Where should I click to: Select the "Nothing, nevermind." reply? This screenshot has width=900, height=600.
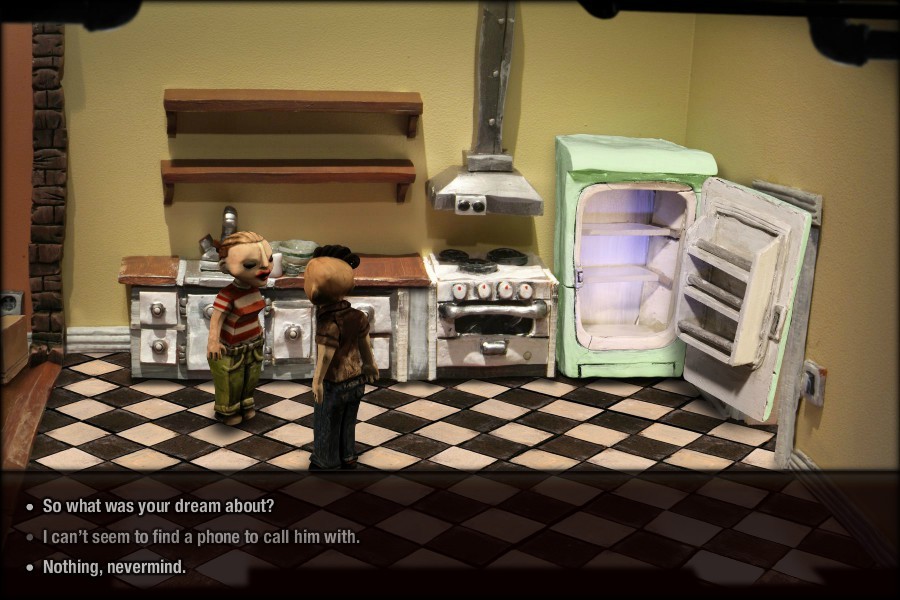coord(114,567)
